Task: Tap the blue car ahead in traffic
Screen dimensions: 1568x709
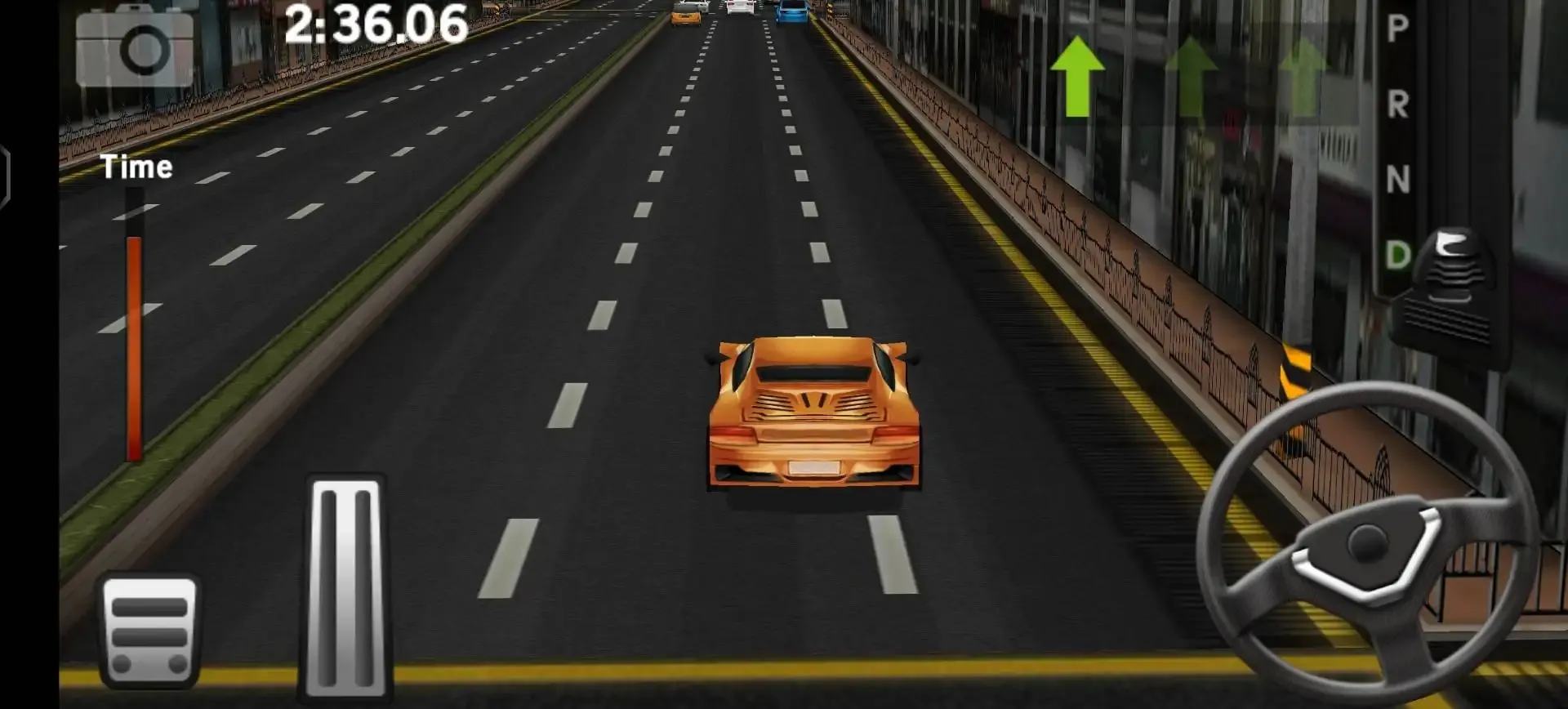Action: pyautogui.click(x=791, y=12)
